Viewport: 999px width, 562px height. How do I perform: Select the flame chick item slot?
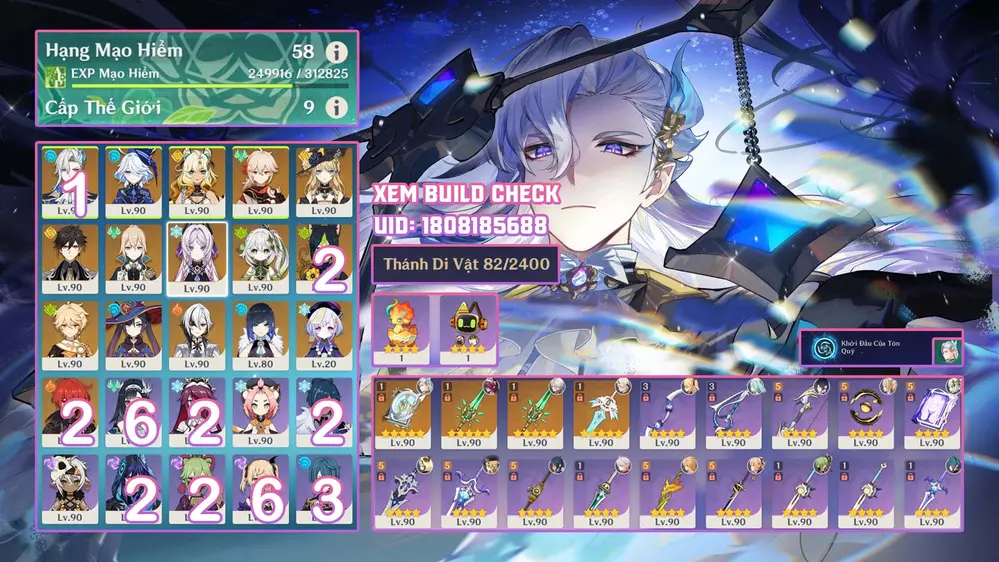401,327
